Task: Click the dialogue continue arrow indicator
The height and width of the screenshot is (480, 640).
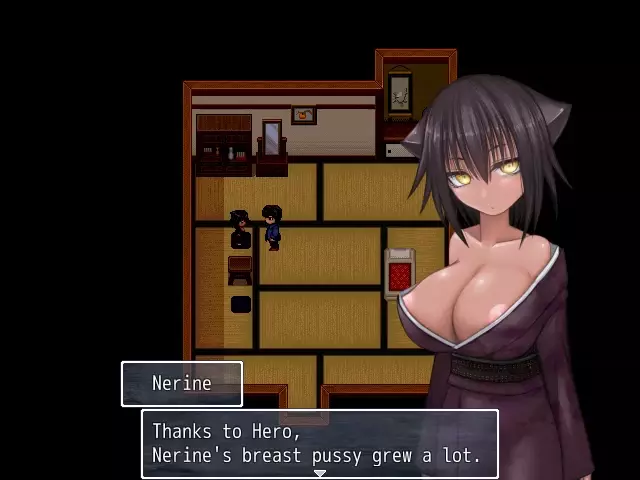Action: [x=319, y=473]
